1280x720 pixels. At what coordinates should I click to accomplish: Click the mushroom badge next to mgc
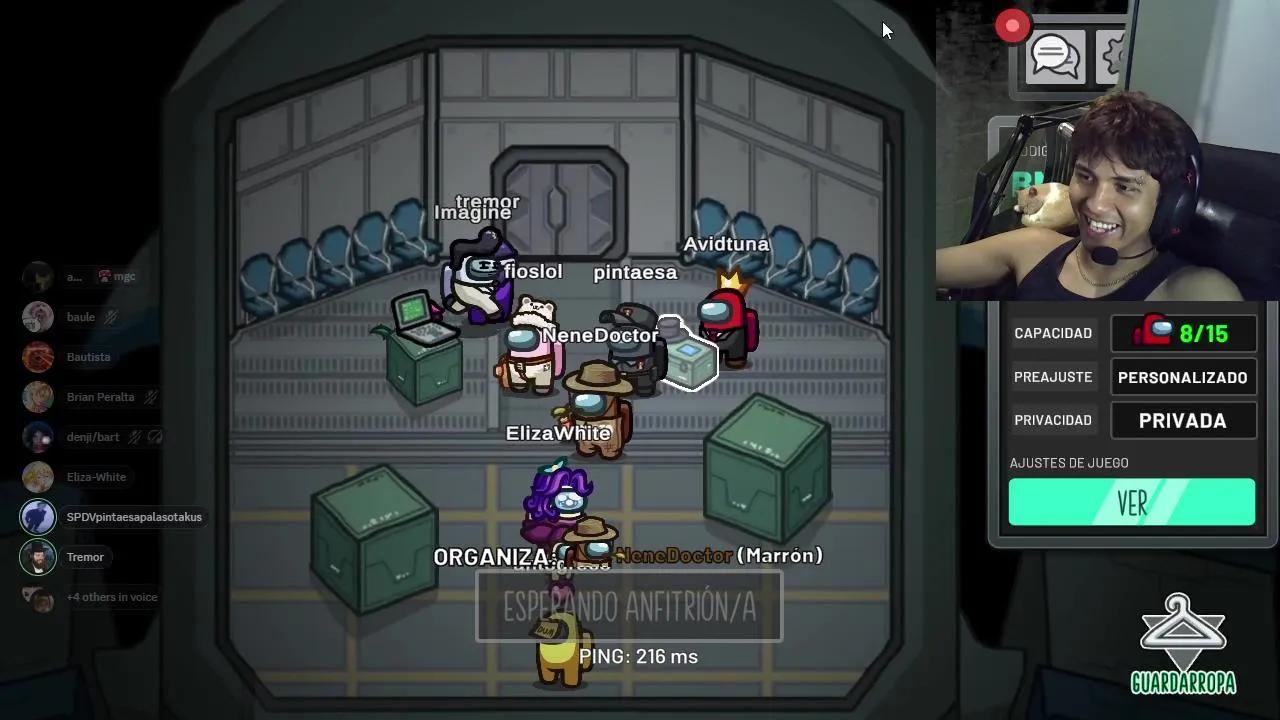tap(103, 275)
